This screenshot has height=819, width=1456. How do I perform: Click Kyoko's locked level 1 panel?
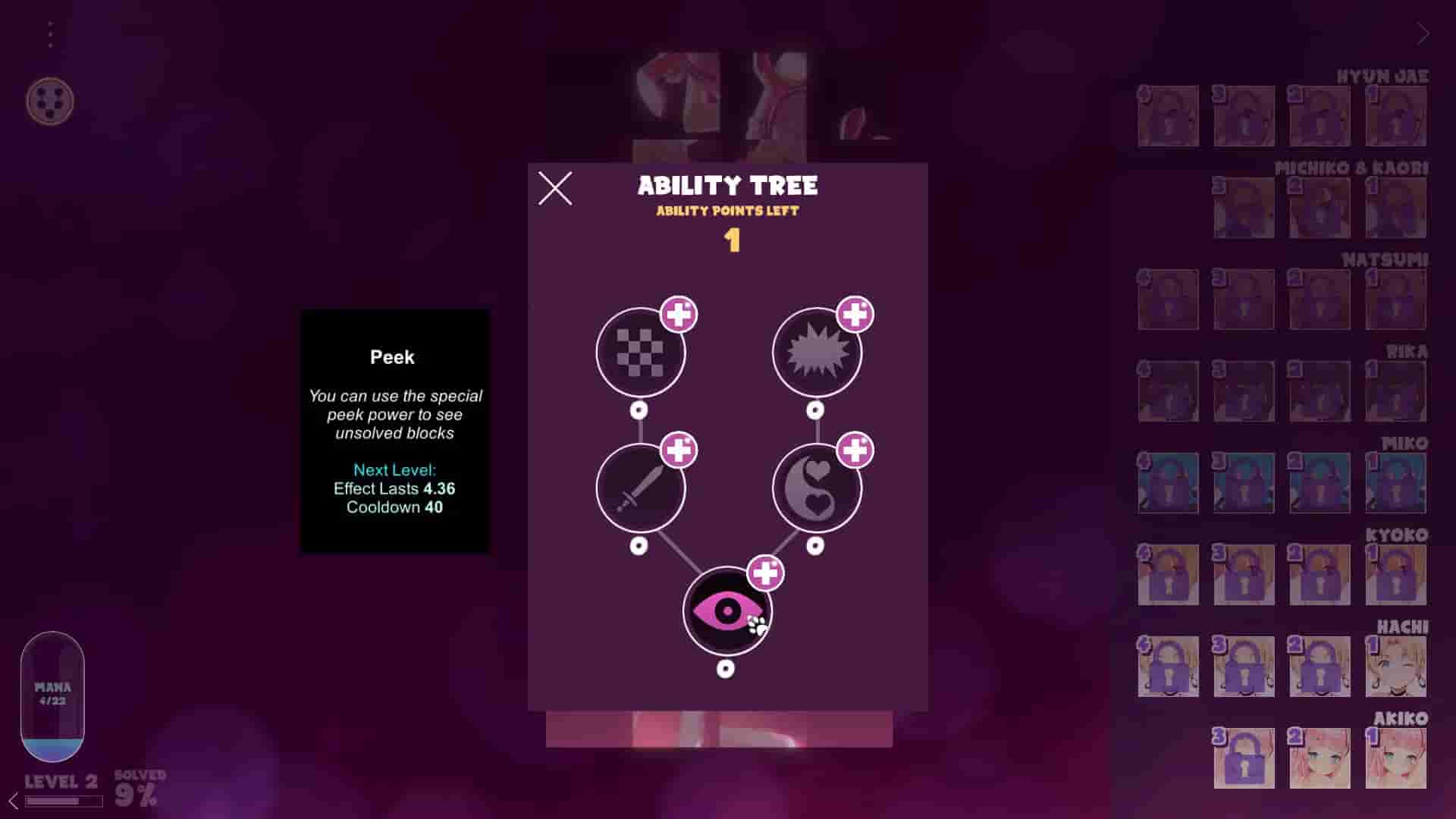pyautogui.click(x=1396, y=575)
